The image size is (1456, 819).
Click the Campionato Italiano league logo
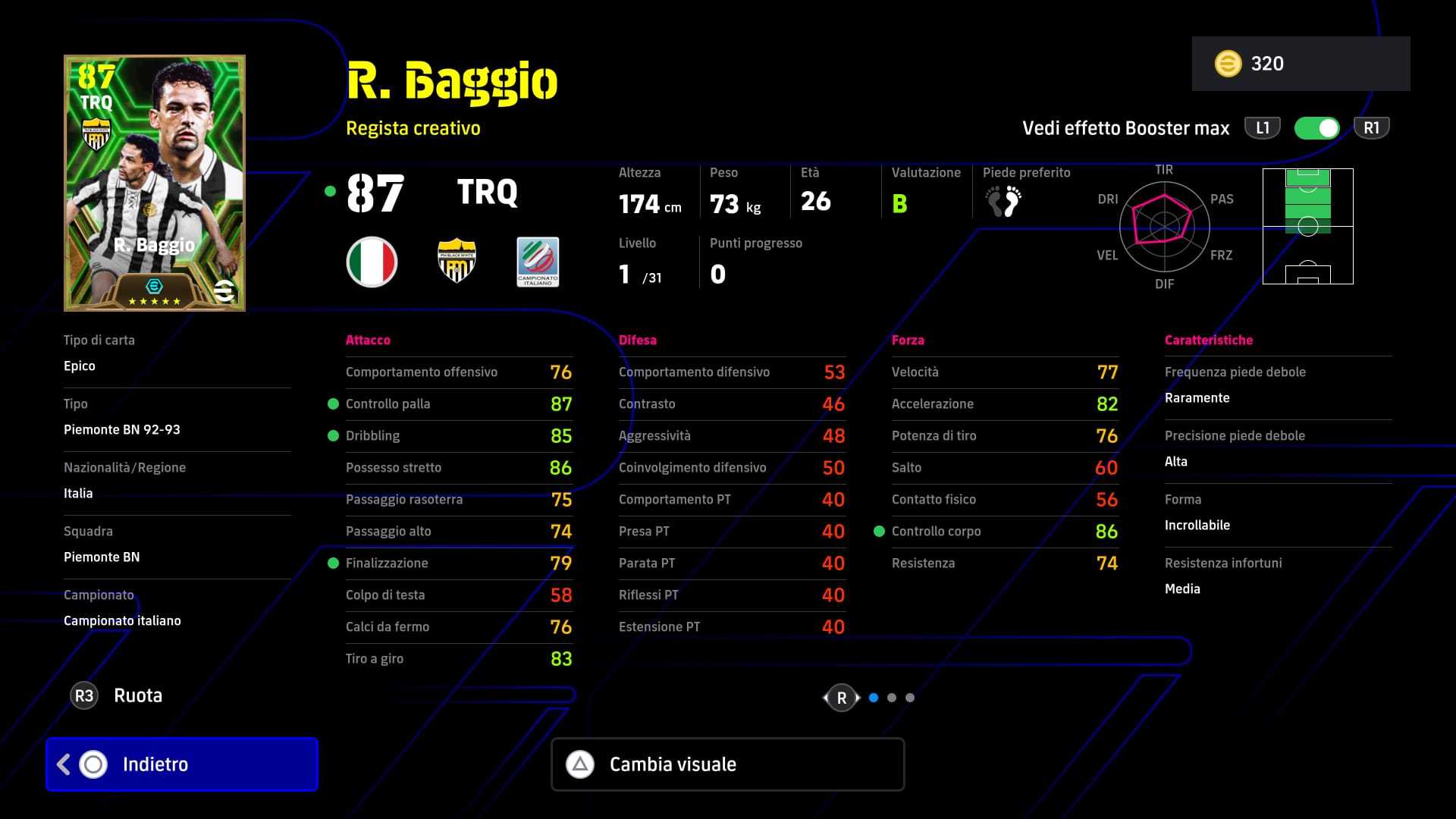538,262
